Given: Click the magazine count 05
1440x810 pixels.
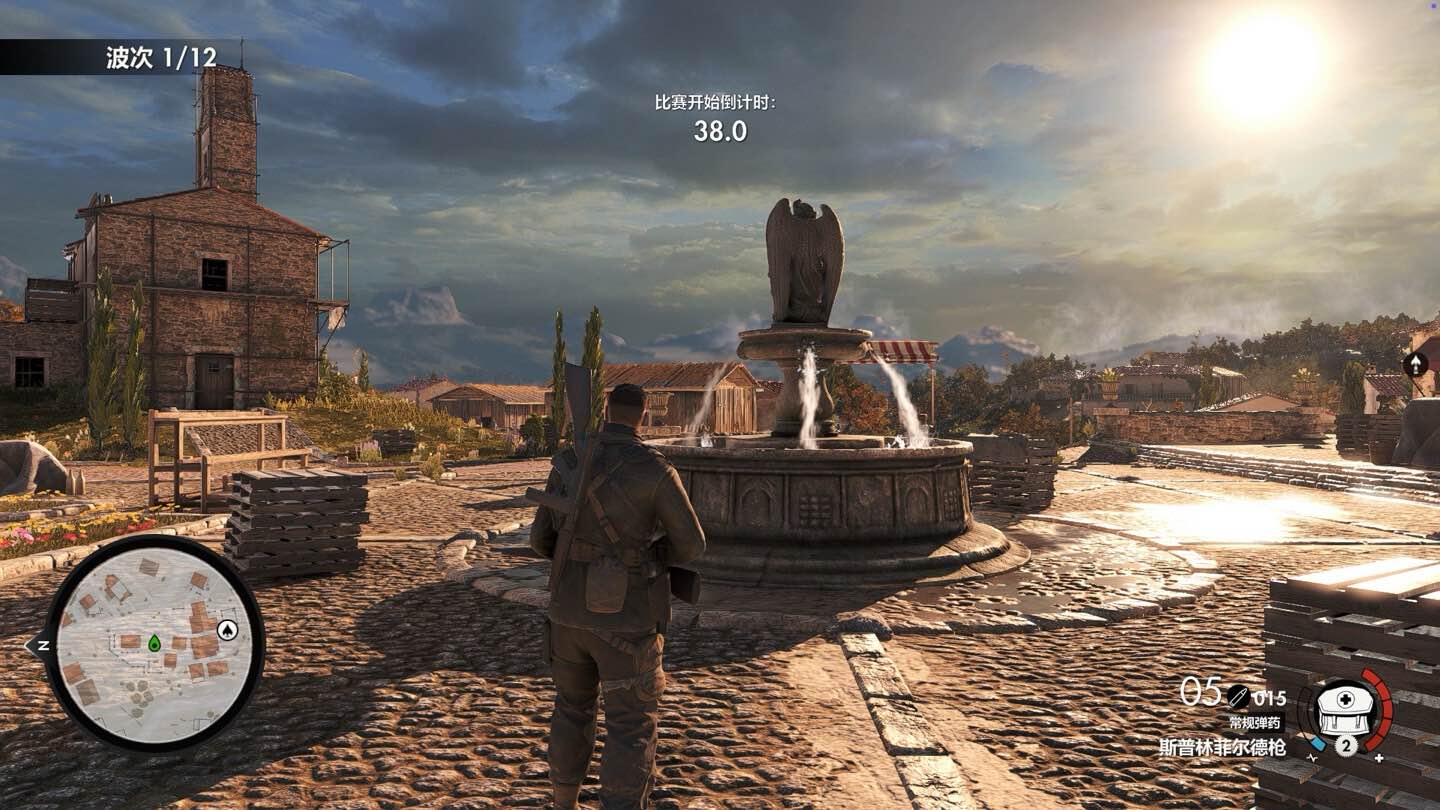Looking at the screenshot, I should tap(1195, 692).
